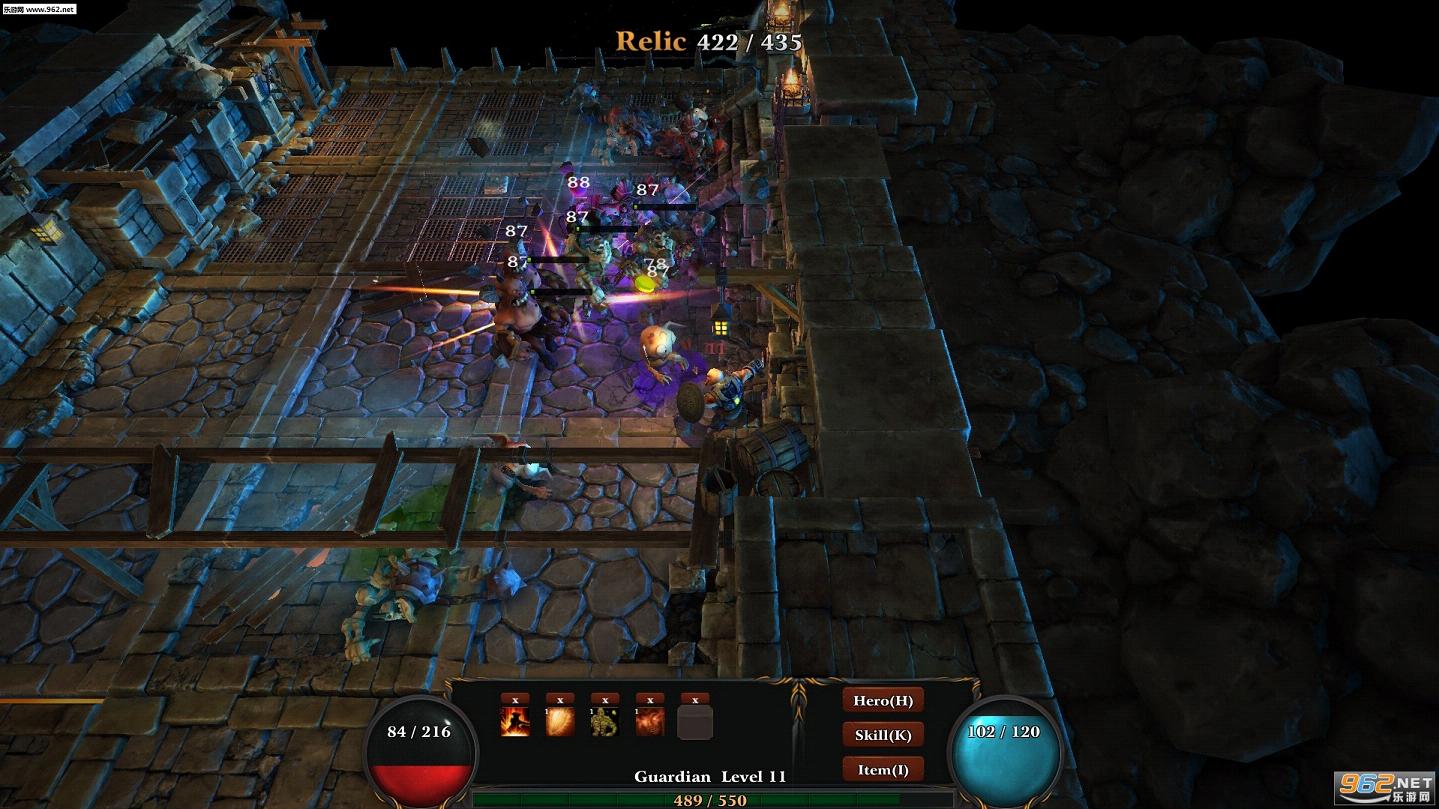1439x809 pixels.
Task: Activate the flaming warrior silhouette skill
Action: pyautogui.click(x=515, y=722)
